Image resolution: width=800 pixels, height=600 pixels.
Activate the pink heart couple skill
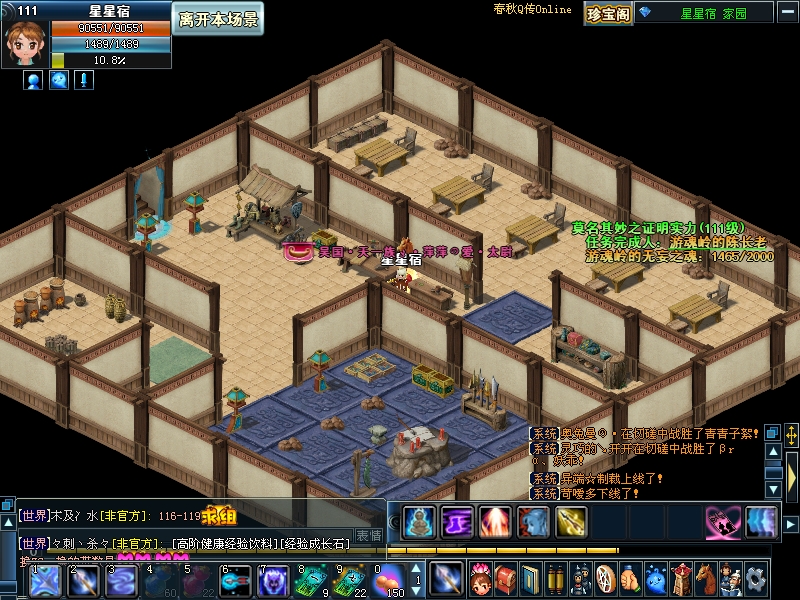tap(722, 521)
